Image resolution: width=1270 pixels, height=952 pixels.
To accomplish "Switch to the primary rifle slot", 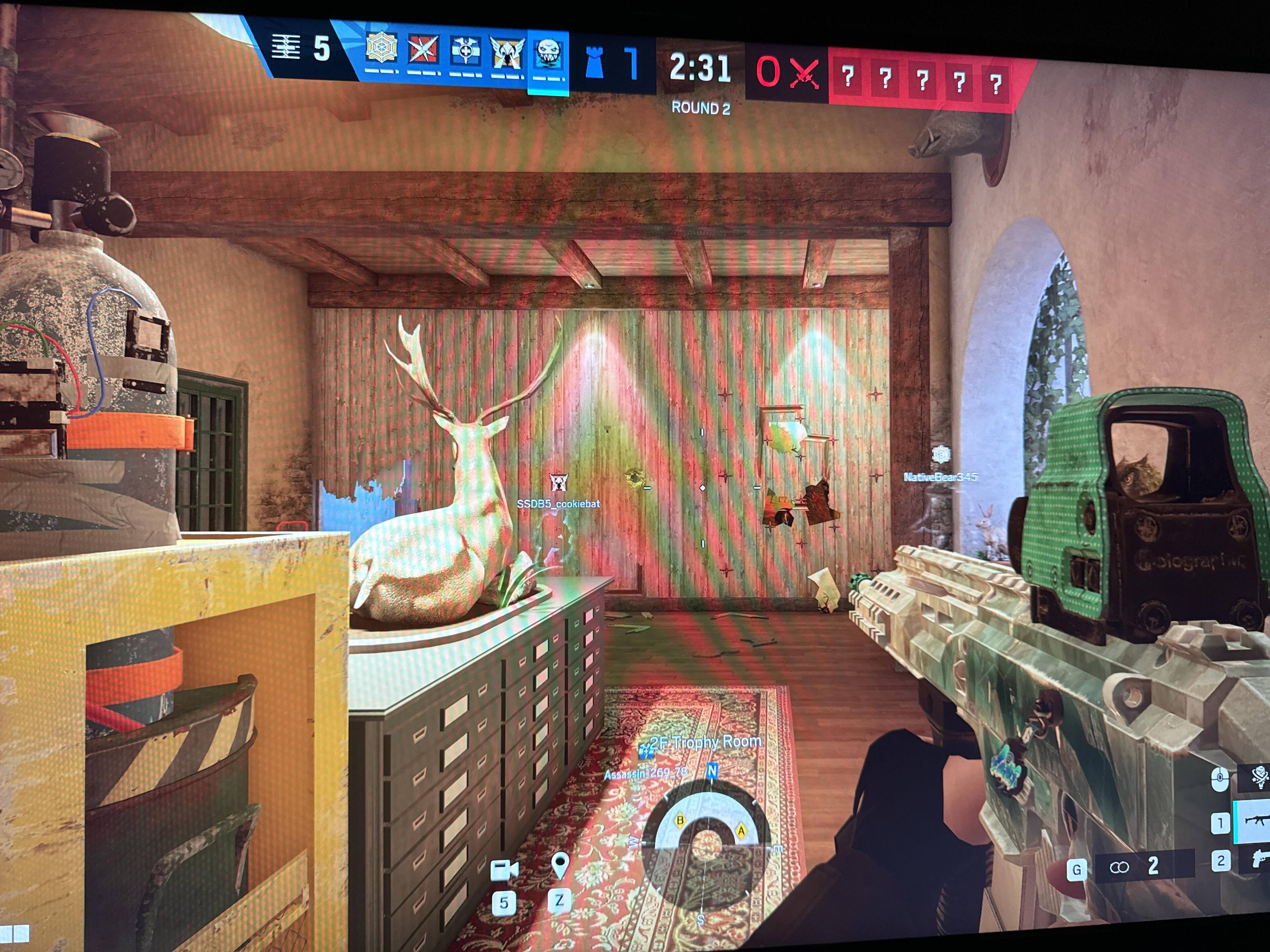I will 1251,822.
